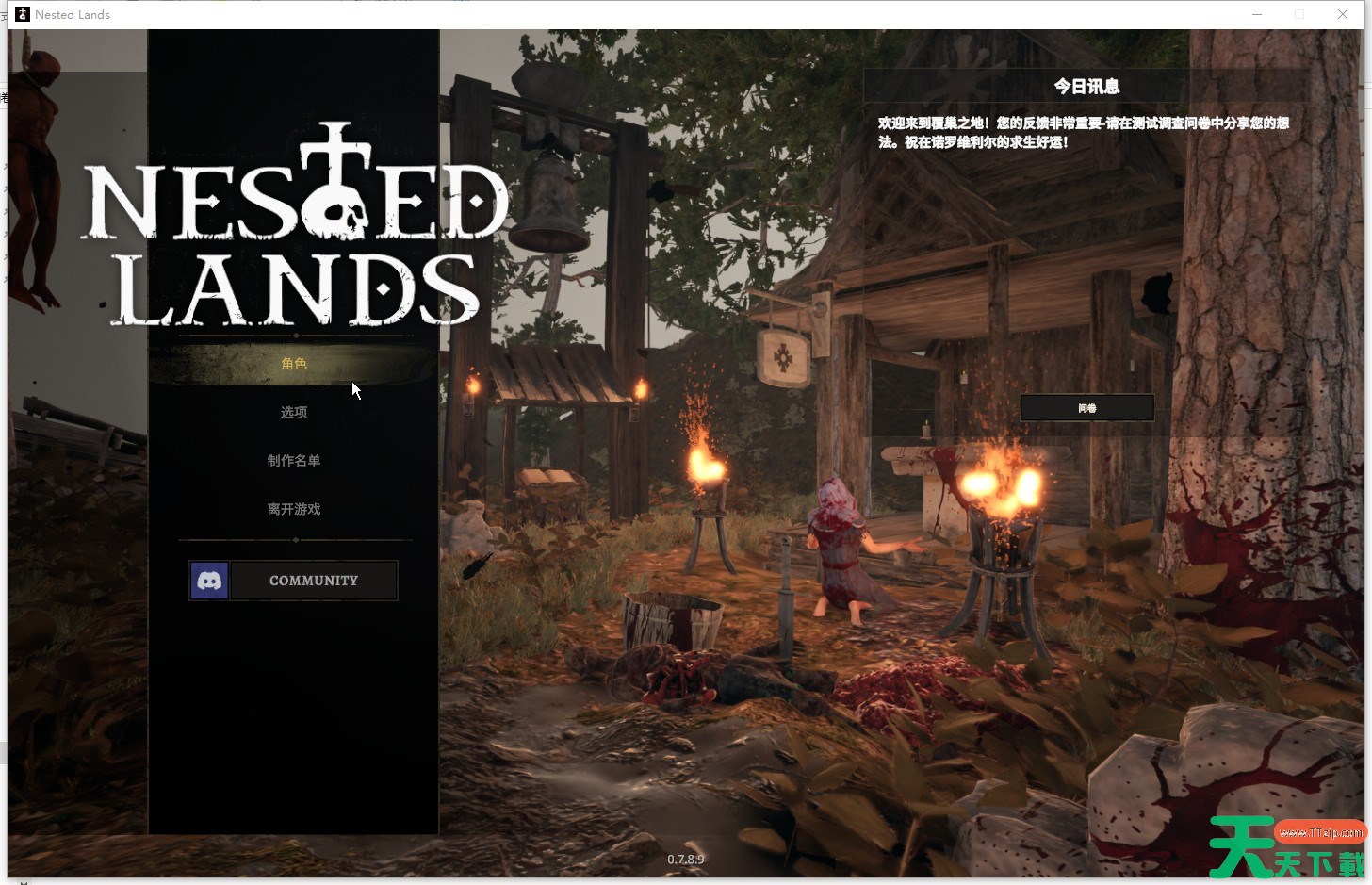Select the 角色 menu entry

[x=294, y=364]
